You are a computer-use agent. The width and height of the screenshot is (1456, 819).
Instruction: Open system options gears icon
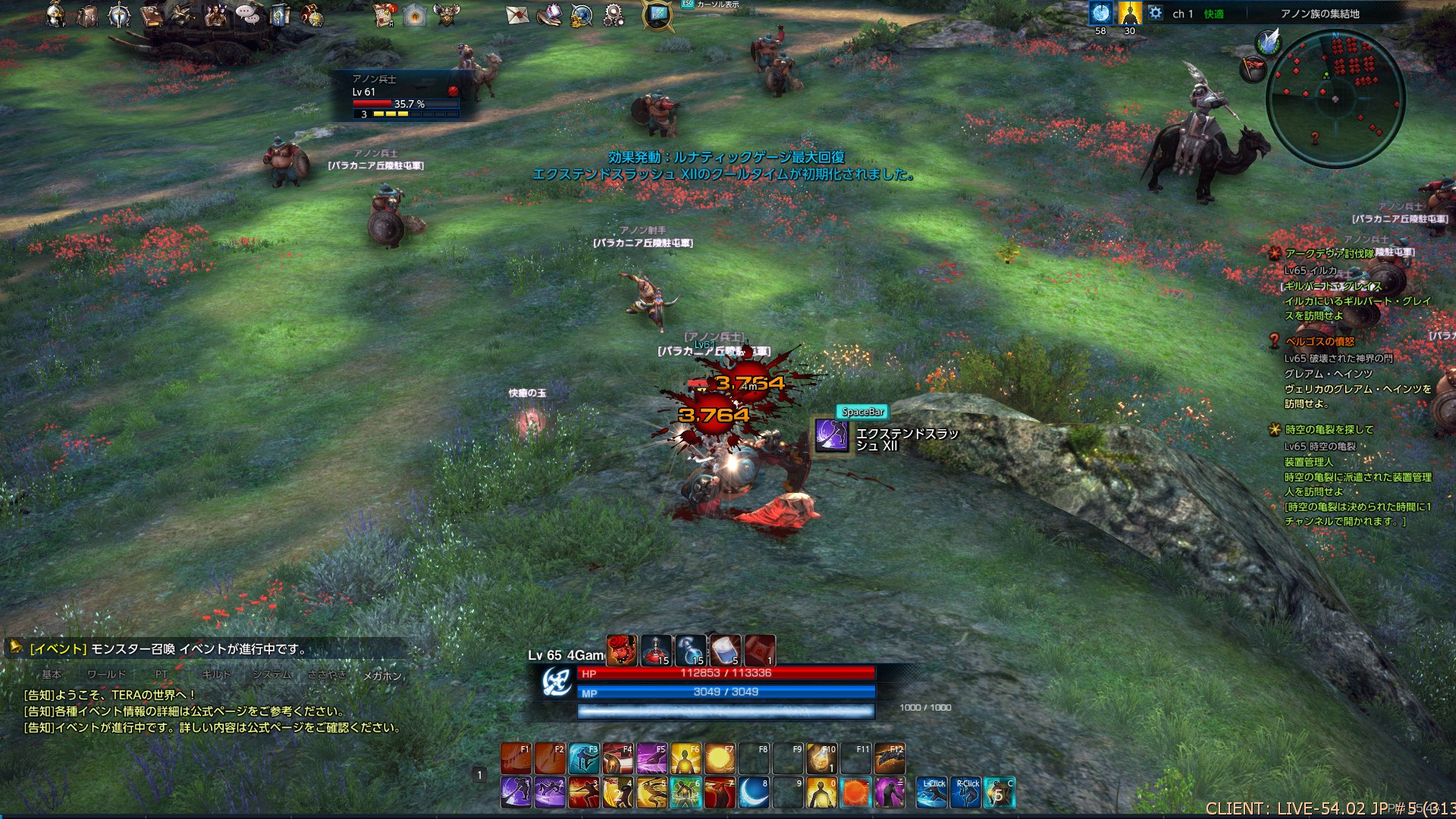pos(613,14)
